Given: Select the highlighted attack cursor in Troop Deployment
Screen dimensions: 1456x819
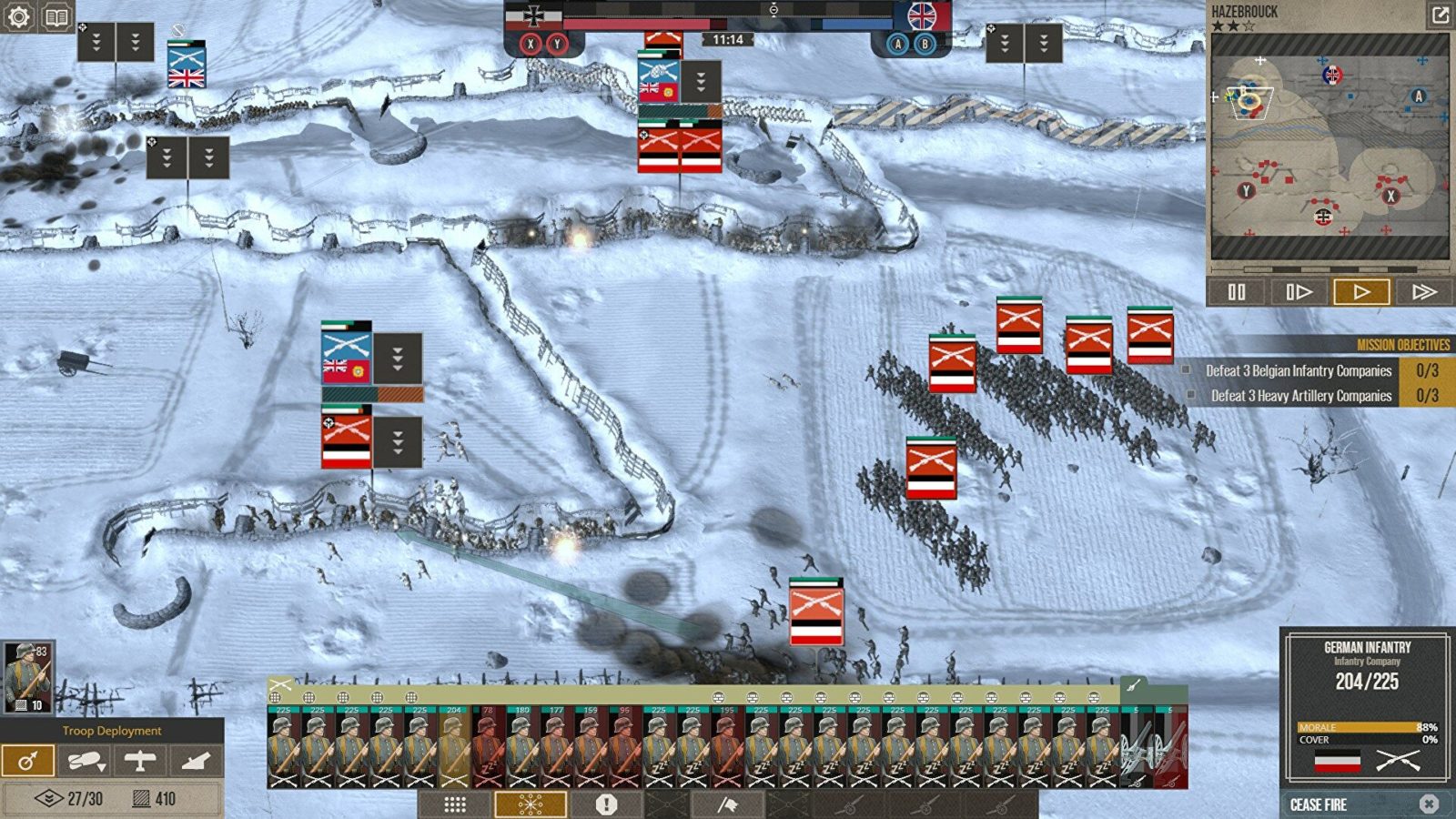Looking at the screenshot, I should point(30,759).
